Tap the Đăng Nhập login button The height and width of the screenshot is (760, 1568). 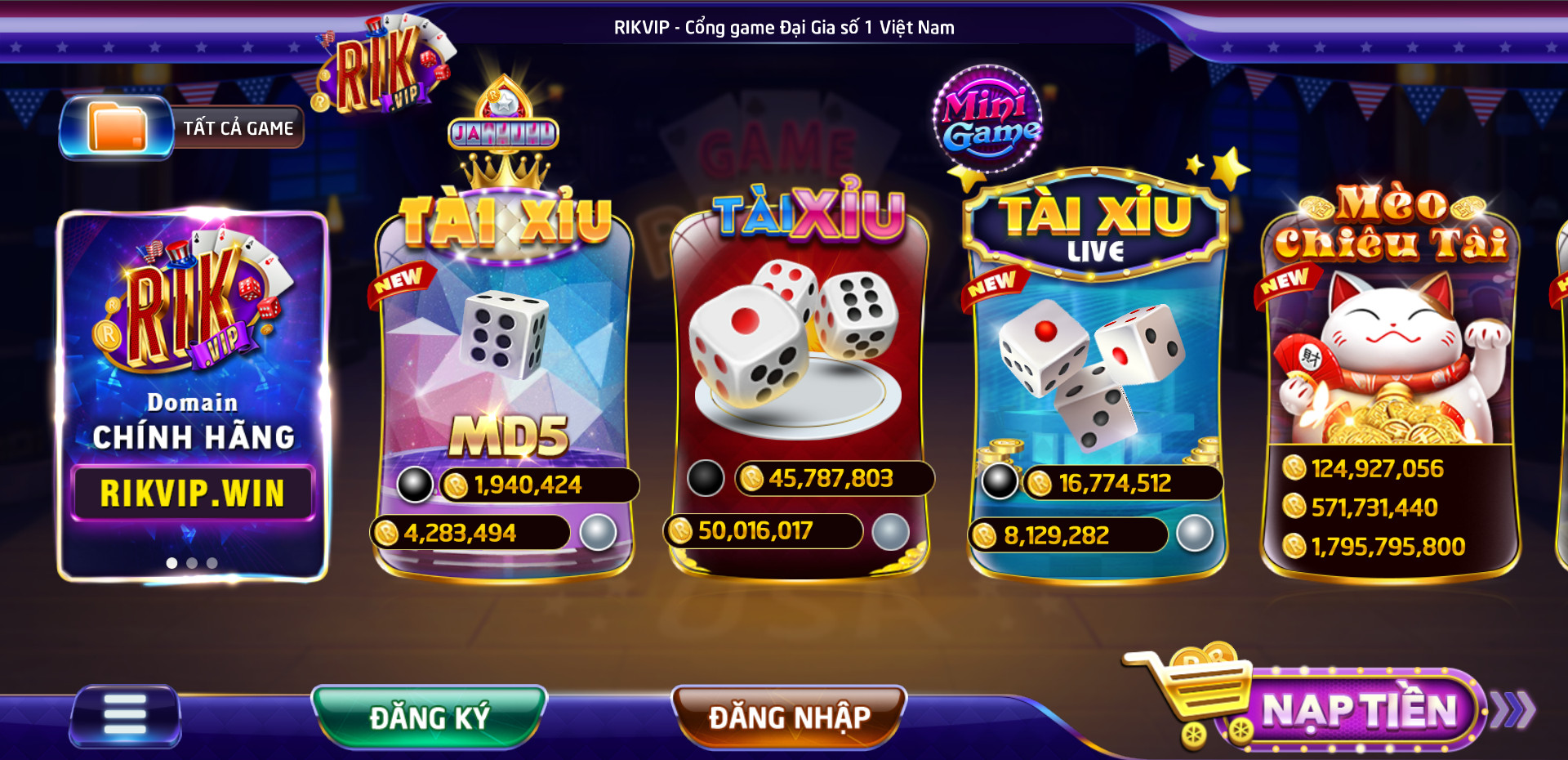coord(789,717)
